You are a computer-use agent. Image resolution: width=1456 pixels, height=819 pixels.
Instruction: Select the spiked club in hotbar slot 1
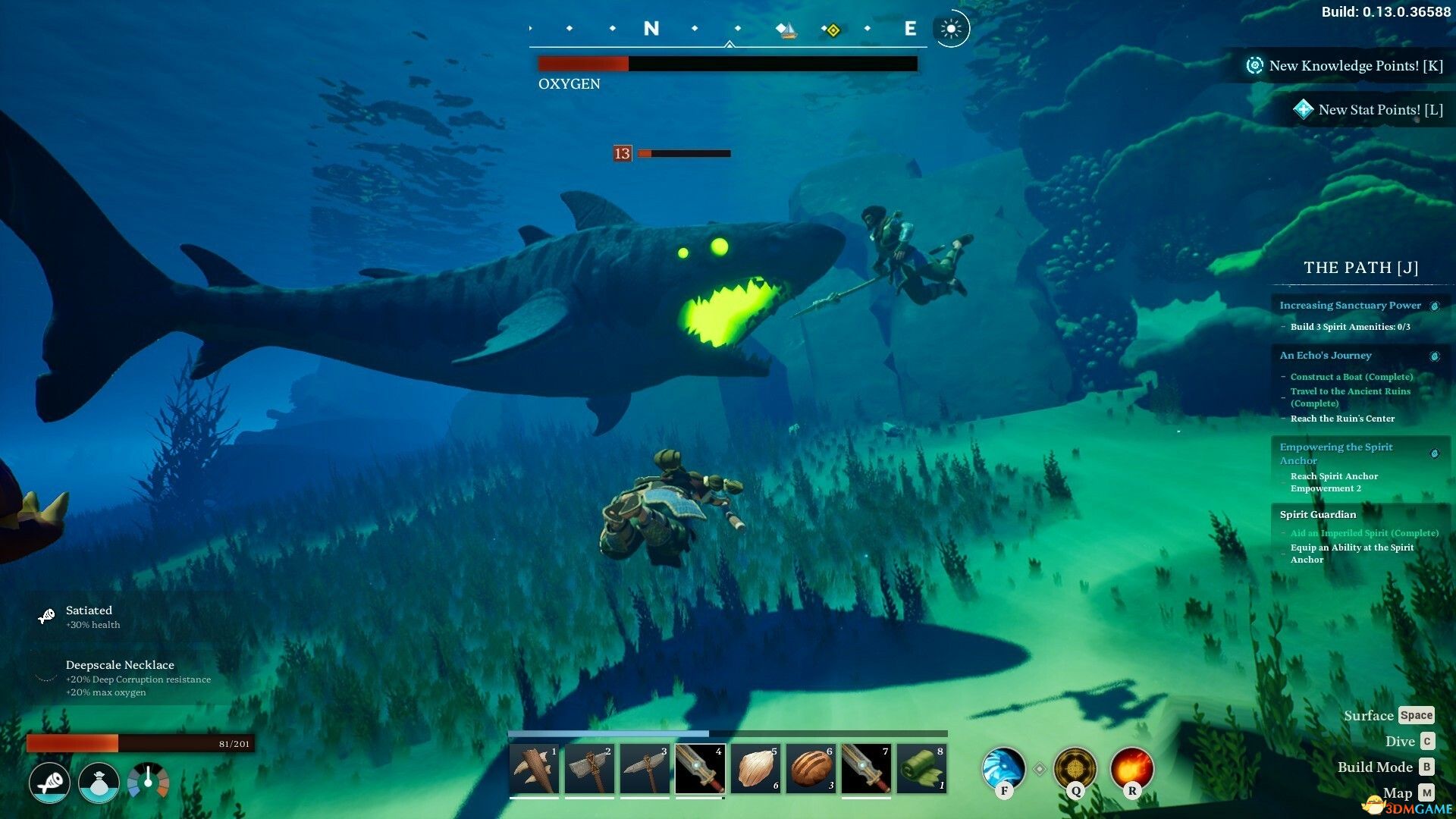click(534, 768)
